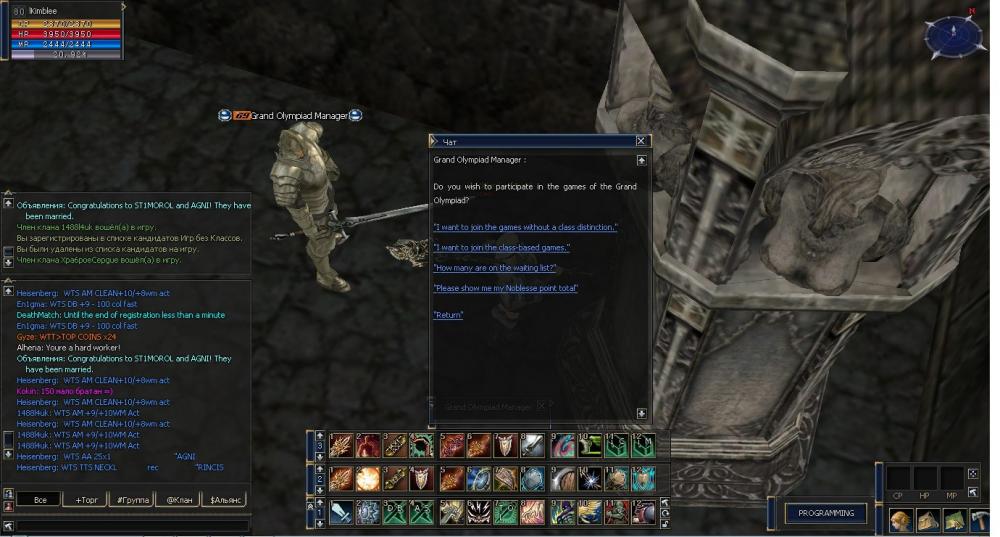Ask how many are on the waiting list

(x=494, y=268)
